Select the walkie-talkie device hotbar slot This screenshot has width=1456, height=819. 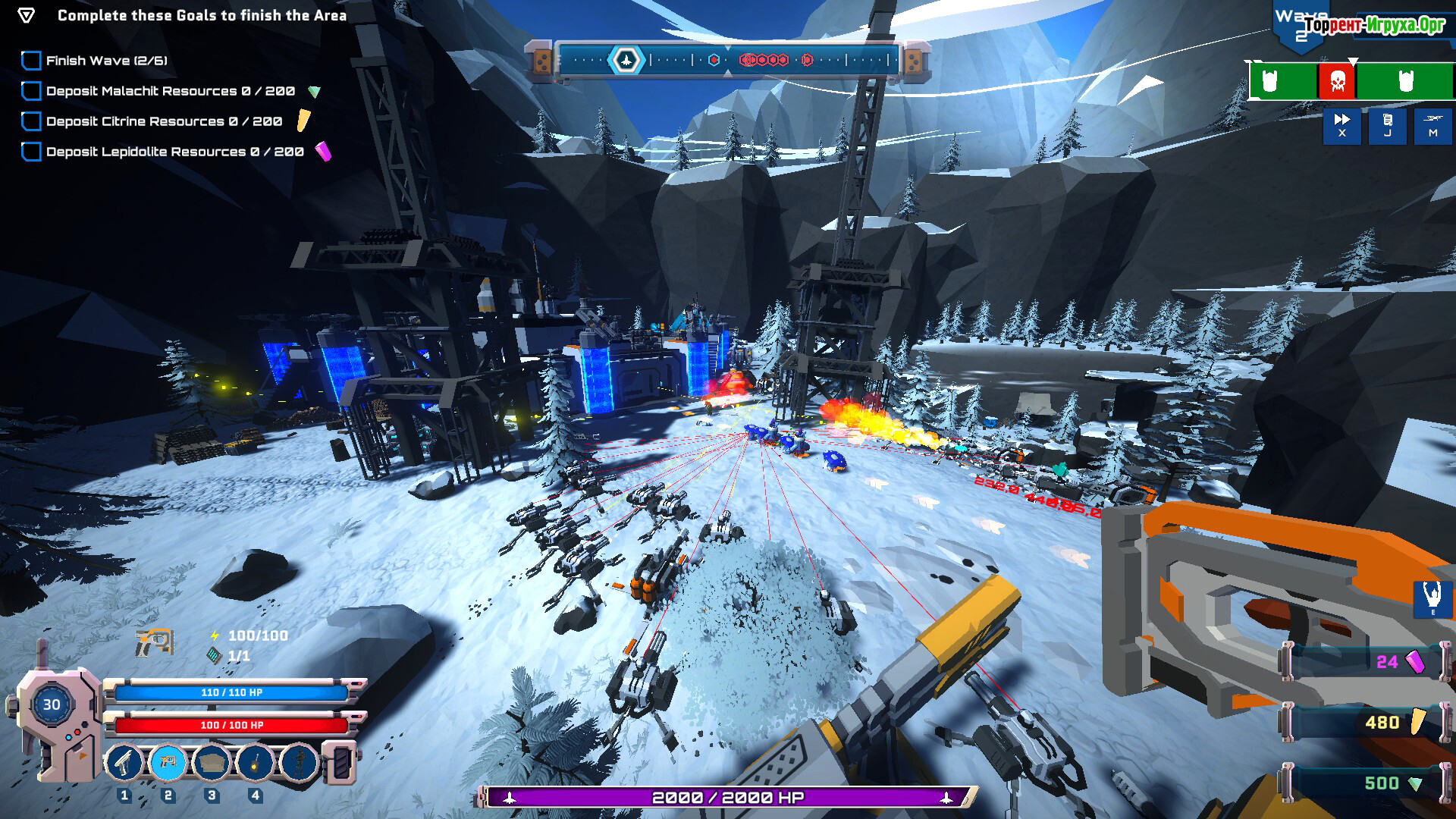(256, 761)
